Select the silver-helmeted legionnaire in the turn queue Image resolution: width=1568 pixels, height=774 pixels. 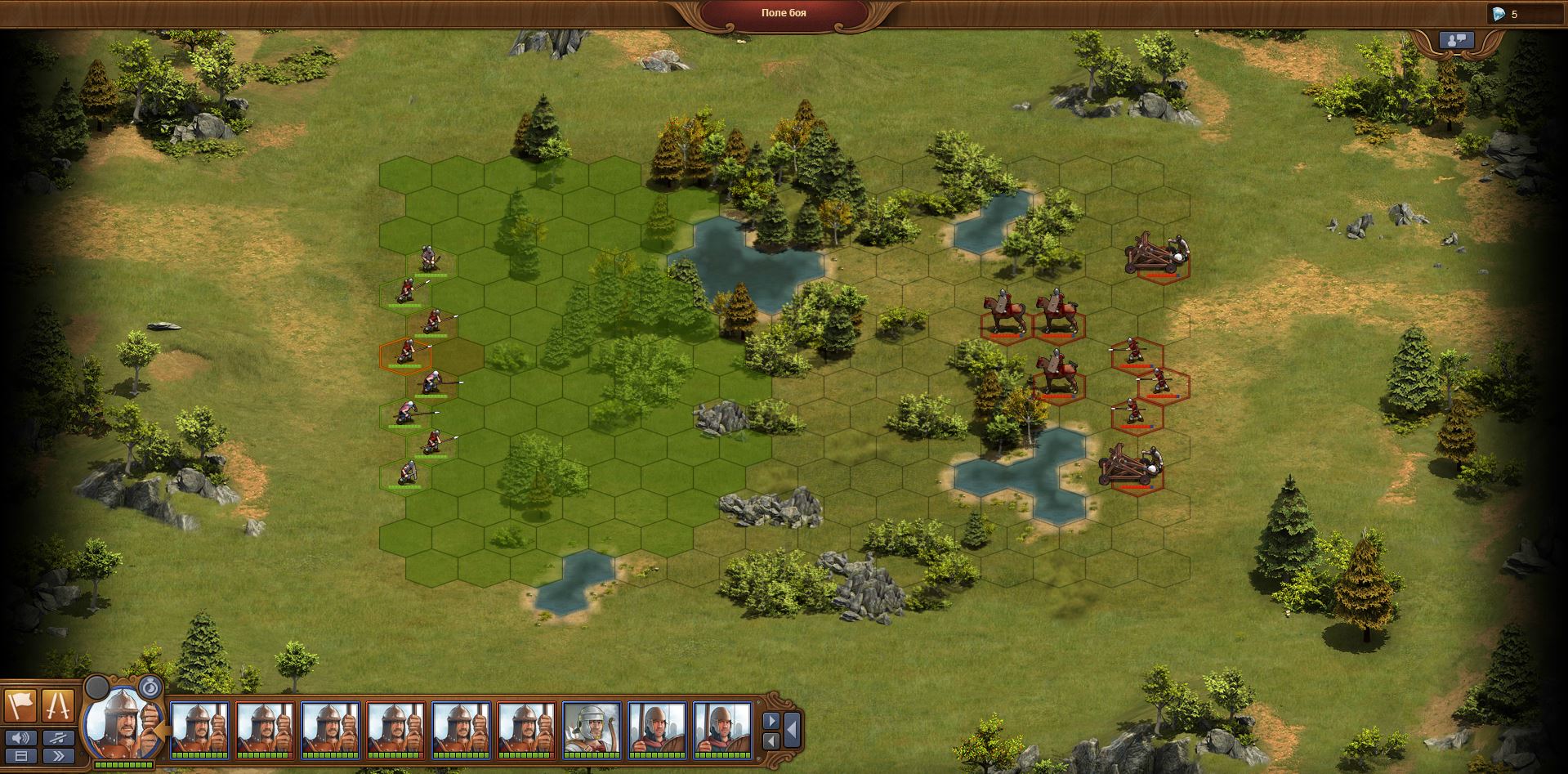coord(592,729)
